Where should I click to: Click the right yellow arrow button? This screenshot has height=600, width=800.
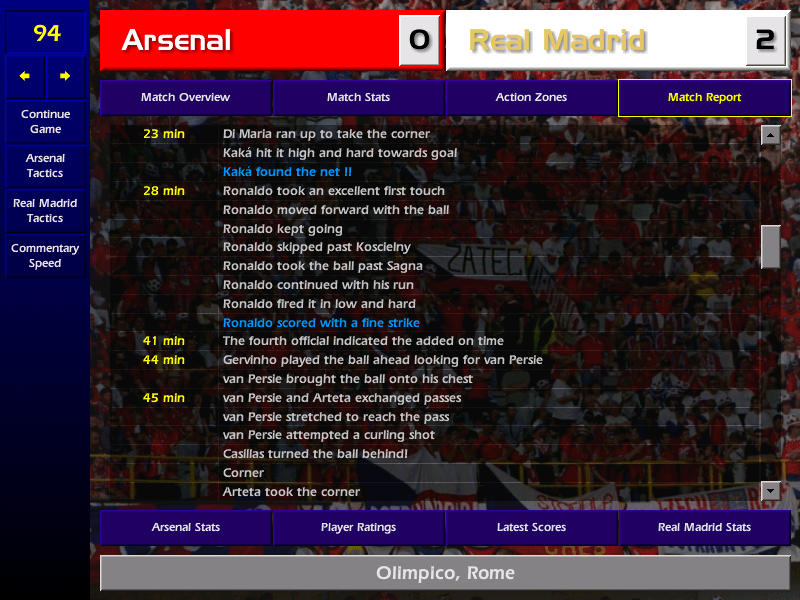[65, 76]
